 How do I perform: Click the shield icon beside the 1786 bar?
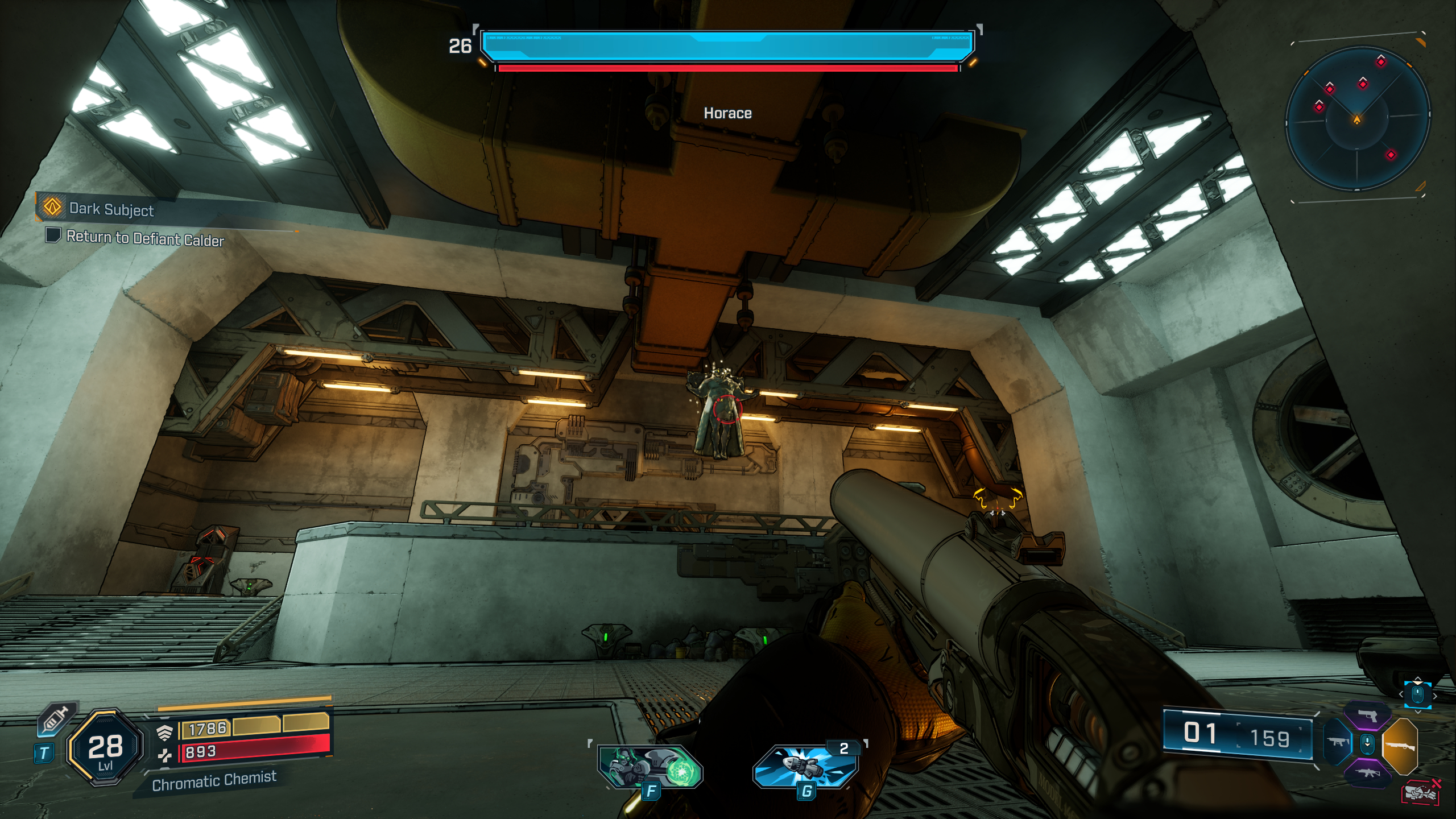coord(164,733)
